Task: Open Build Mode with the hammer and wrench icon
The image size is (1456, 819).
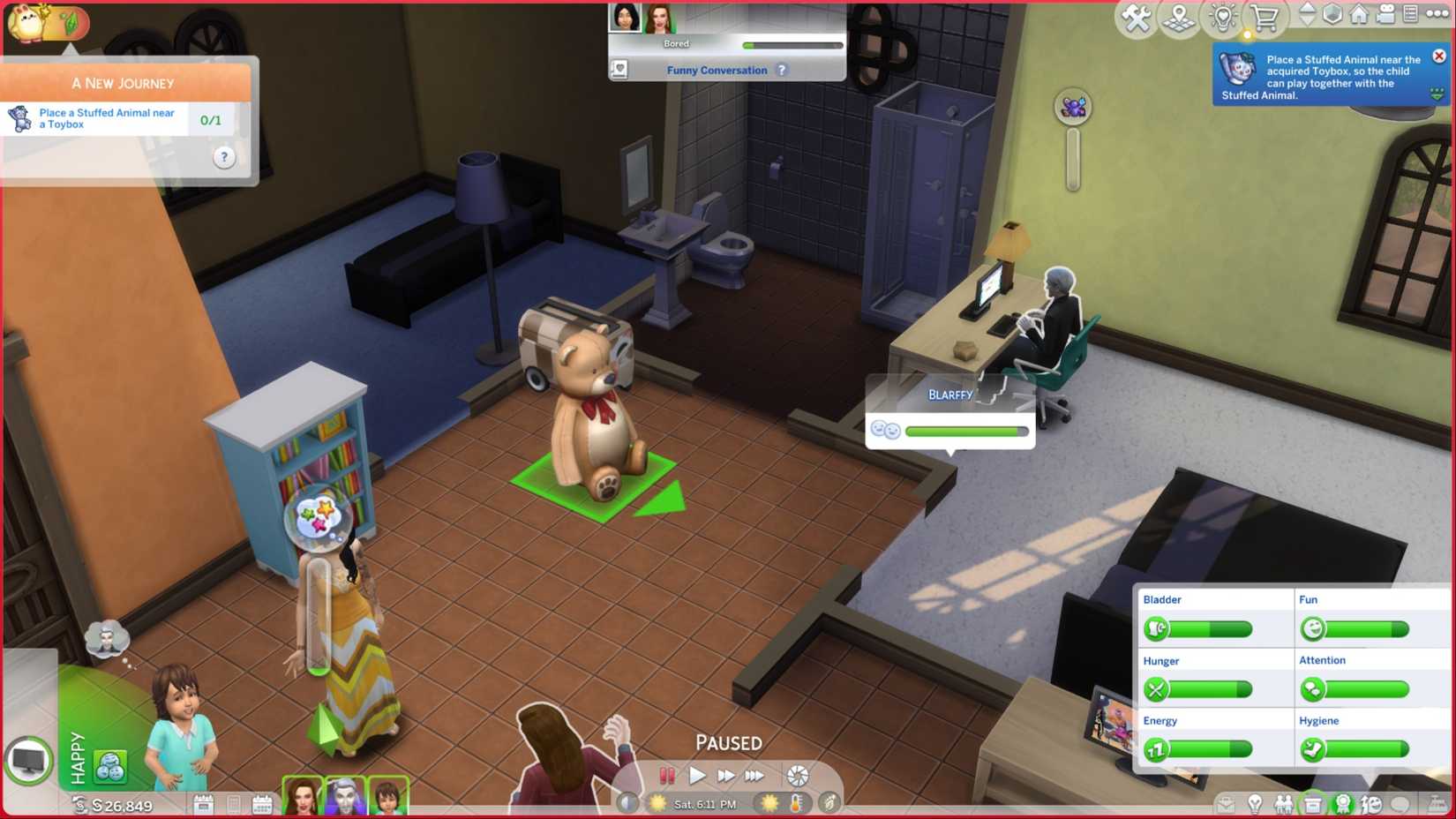Action: click(1136, 15)
